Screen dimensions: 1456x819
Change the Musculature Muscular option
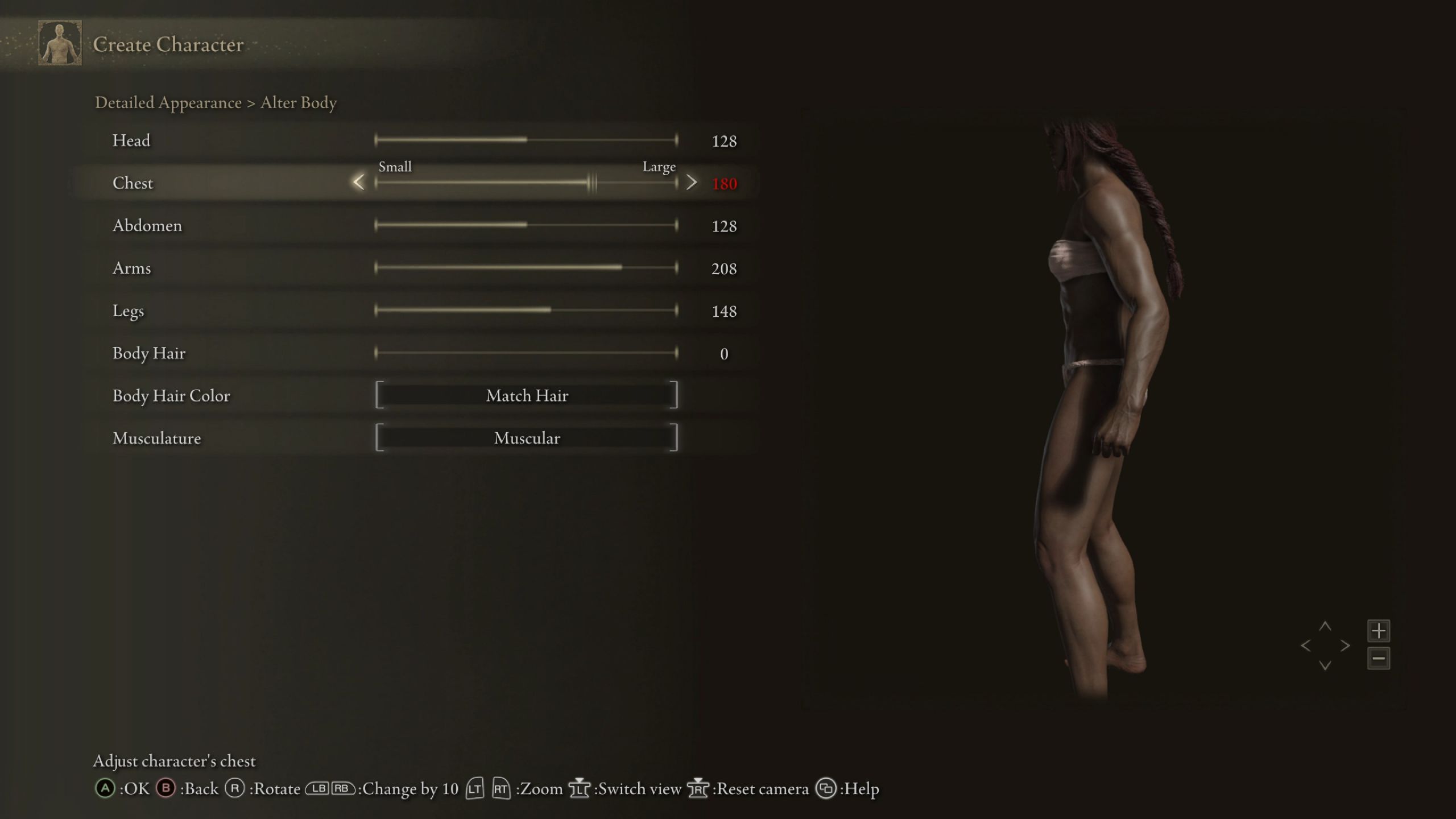click(527, 438)
